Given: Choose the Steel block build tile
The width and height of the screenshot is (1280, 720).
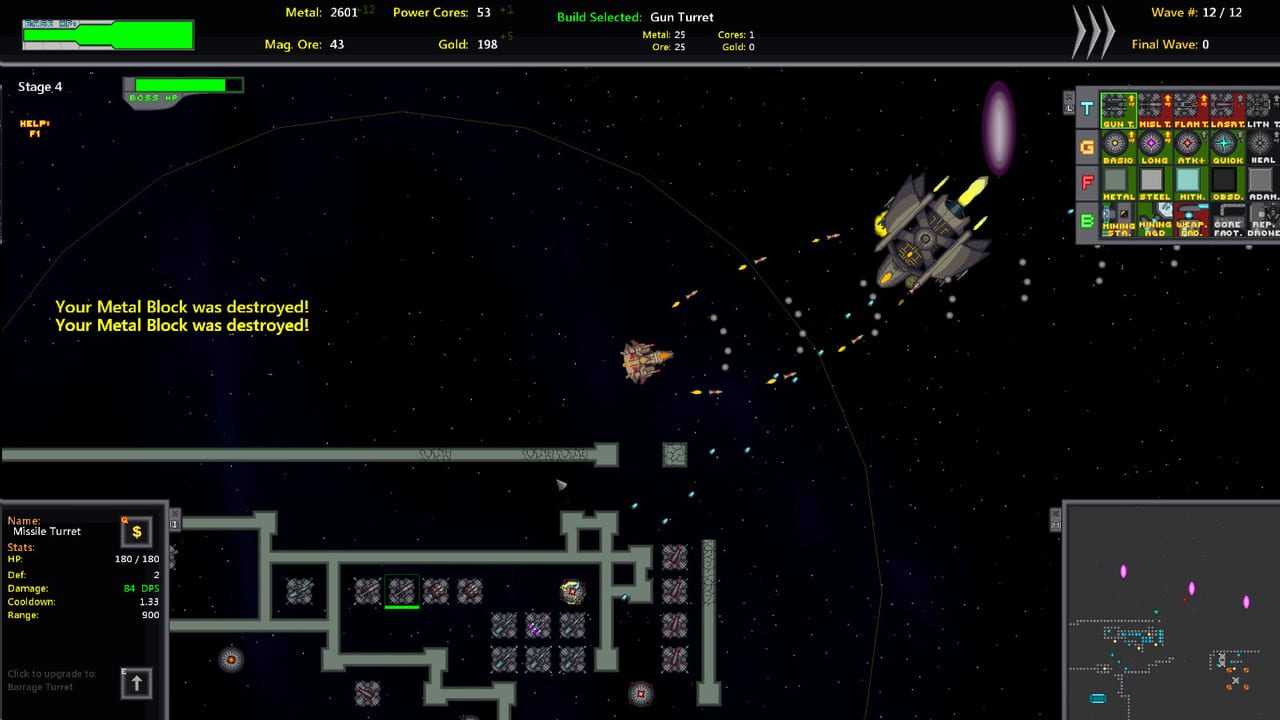Looking at the screenshot, I should (1153, 182).
